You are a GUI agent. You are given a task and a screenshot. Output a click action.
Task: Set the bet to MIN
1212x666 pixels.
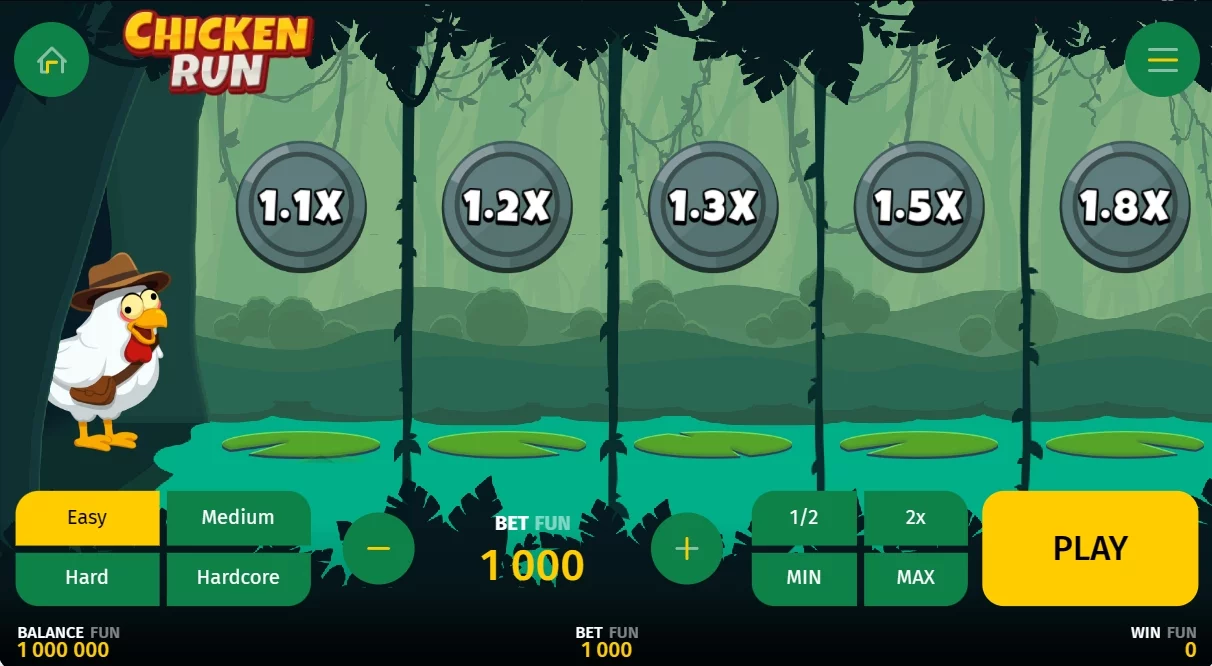click(804, 578)
